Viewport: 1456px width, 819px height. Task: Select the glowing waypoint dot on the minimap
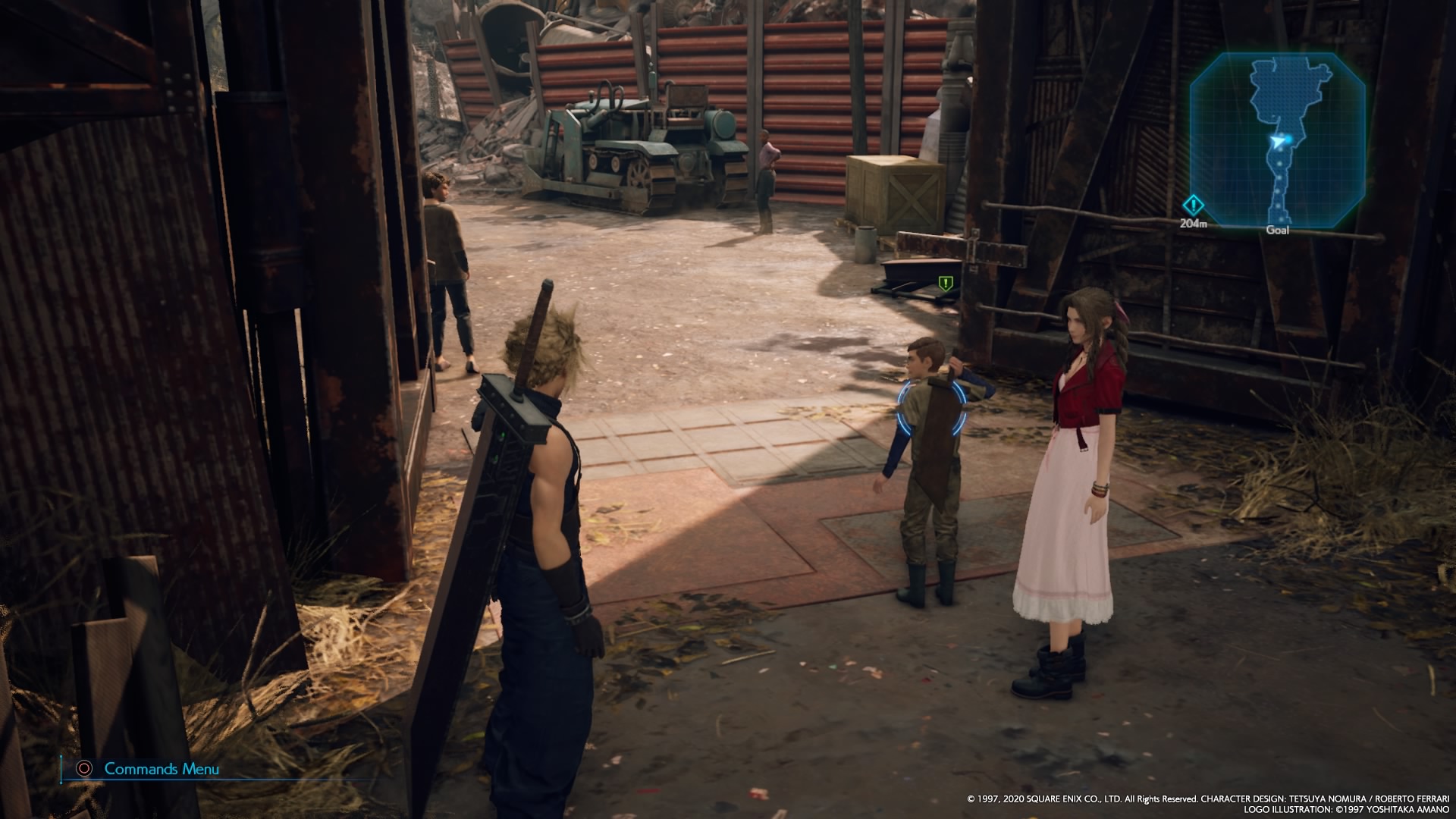coord(1288,139)
